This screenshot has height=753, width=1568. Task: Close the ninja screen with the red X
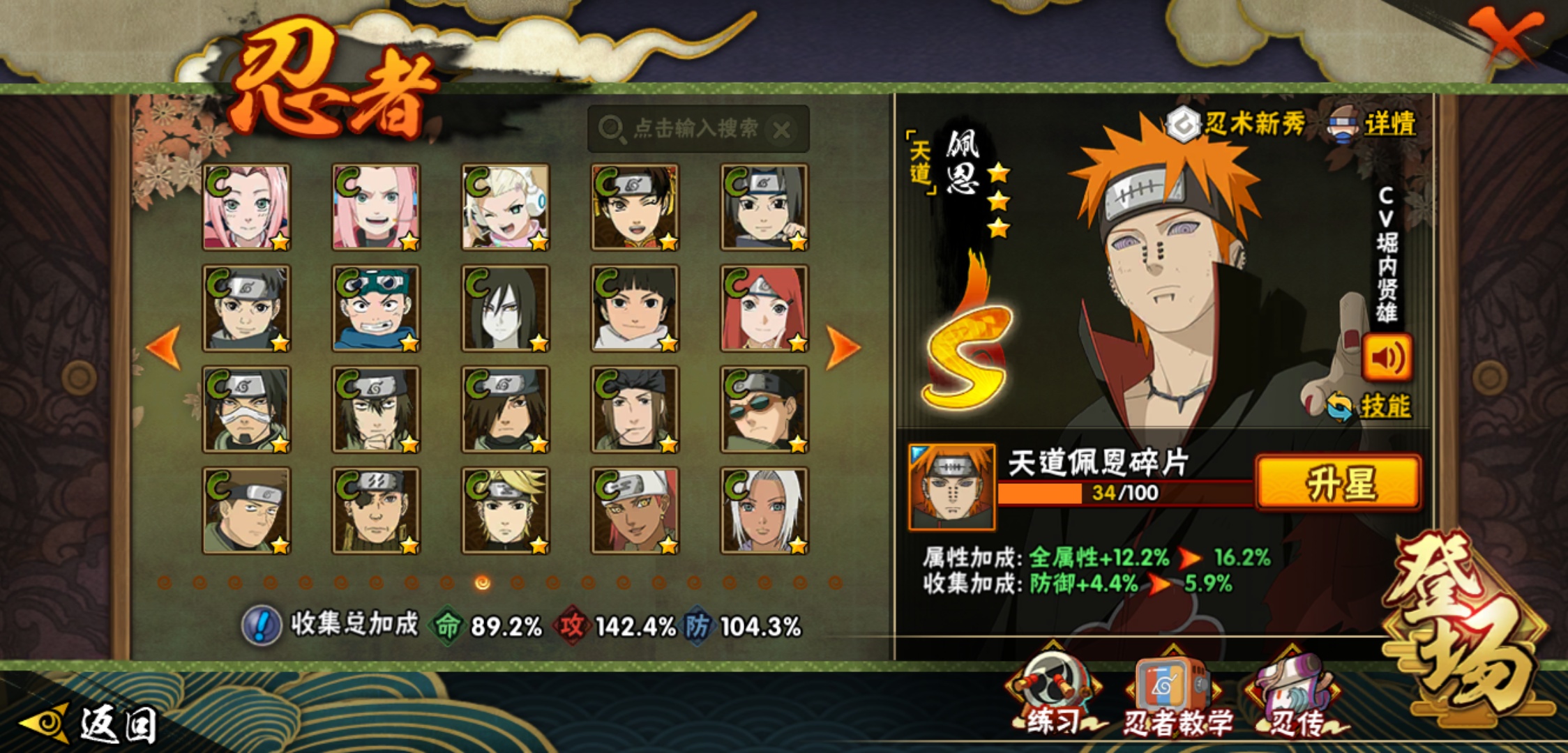[1505, 35]
